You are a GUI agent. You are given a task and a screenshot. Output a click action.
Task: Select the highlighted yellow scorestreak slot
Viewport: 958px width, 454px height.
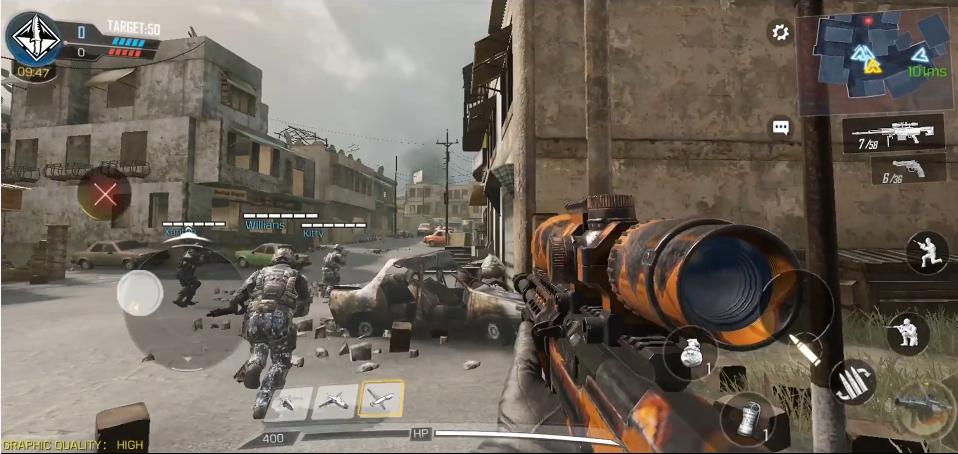(x=381, y=400)
